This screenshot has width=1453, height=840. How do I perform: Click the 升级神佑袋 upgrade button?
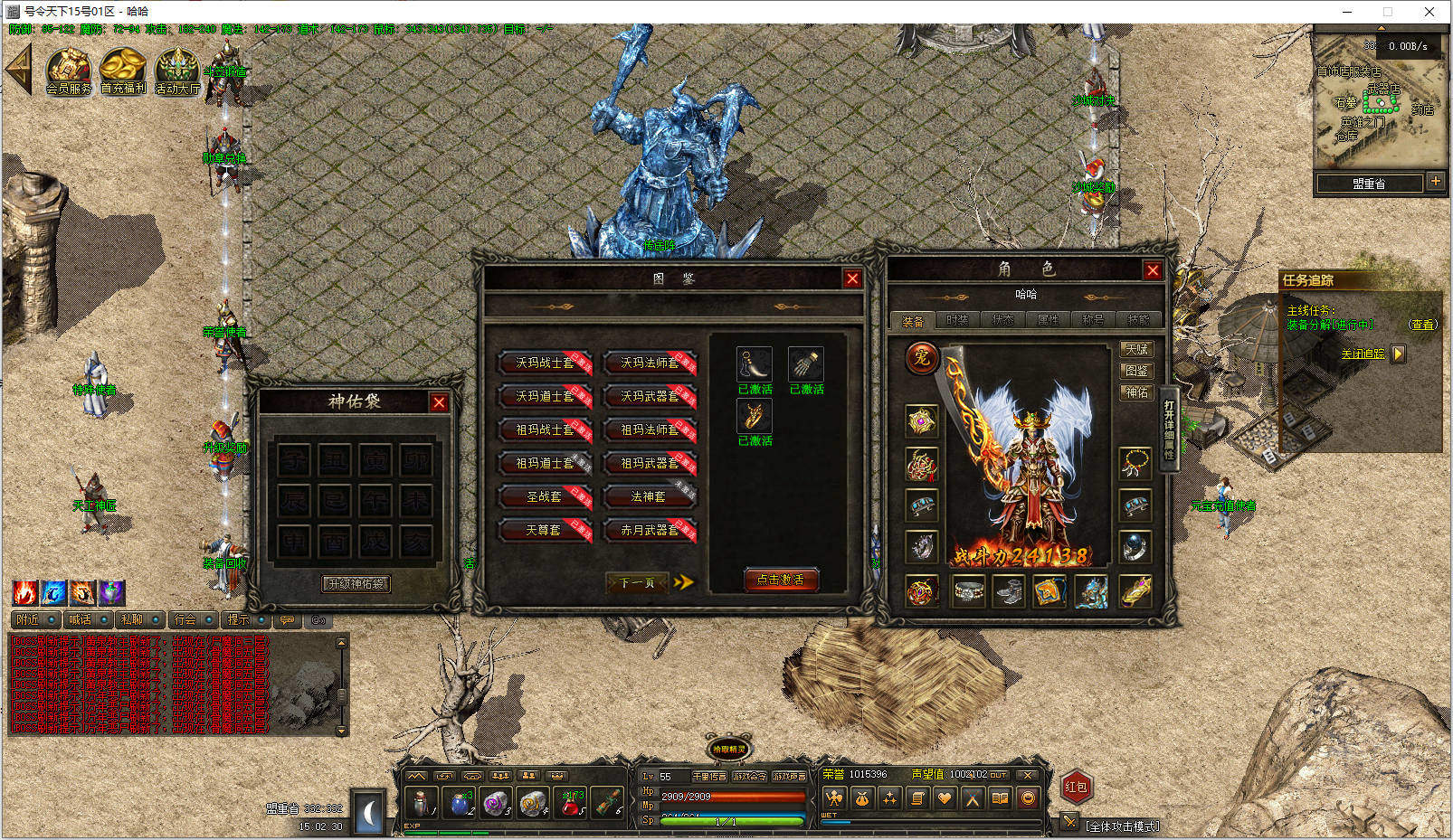(357, 584)
